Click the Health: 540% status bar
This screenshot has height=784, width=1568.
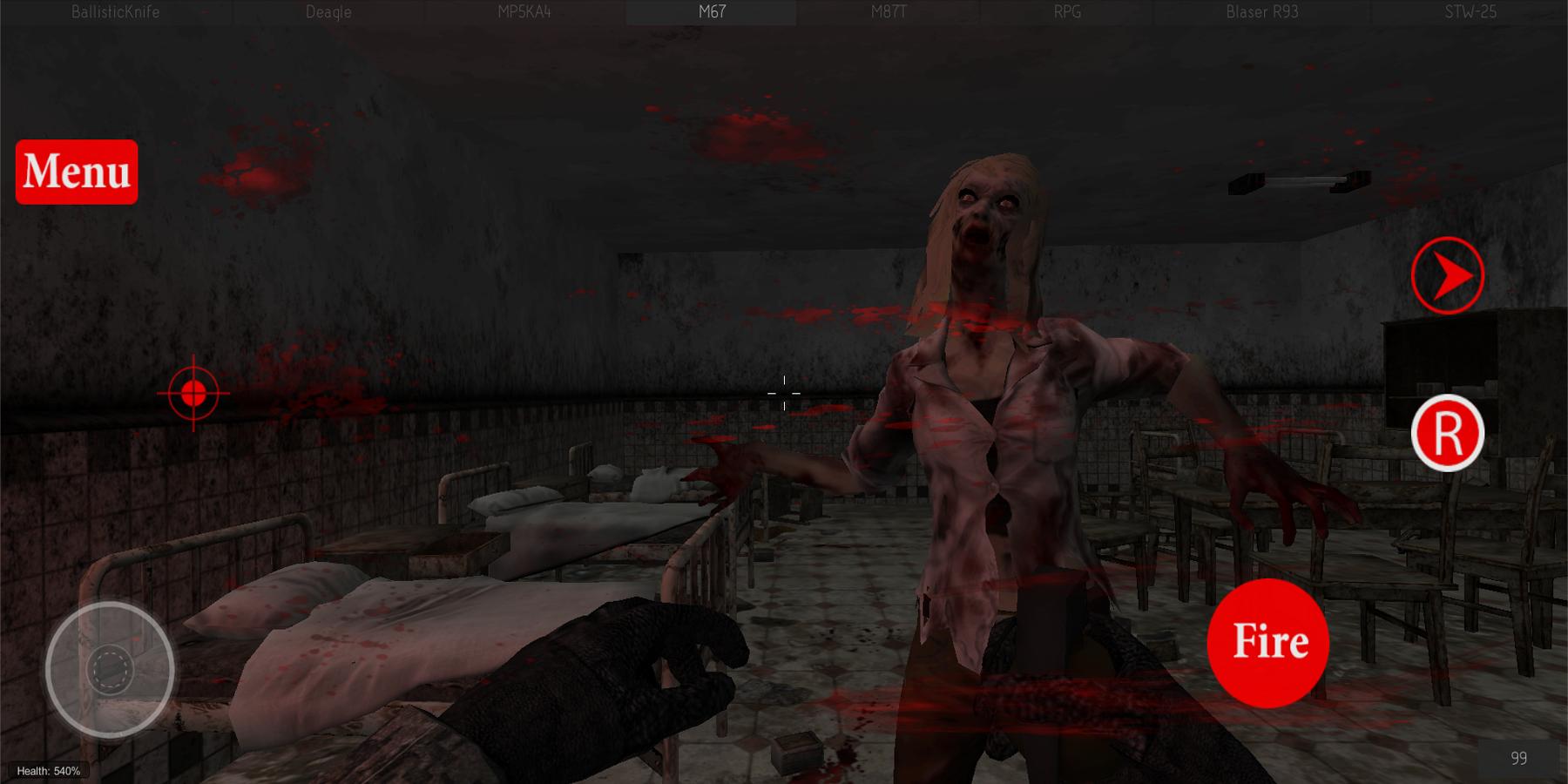(x=48, y=769)
